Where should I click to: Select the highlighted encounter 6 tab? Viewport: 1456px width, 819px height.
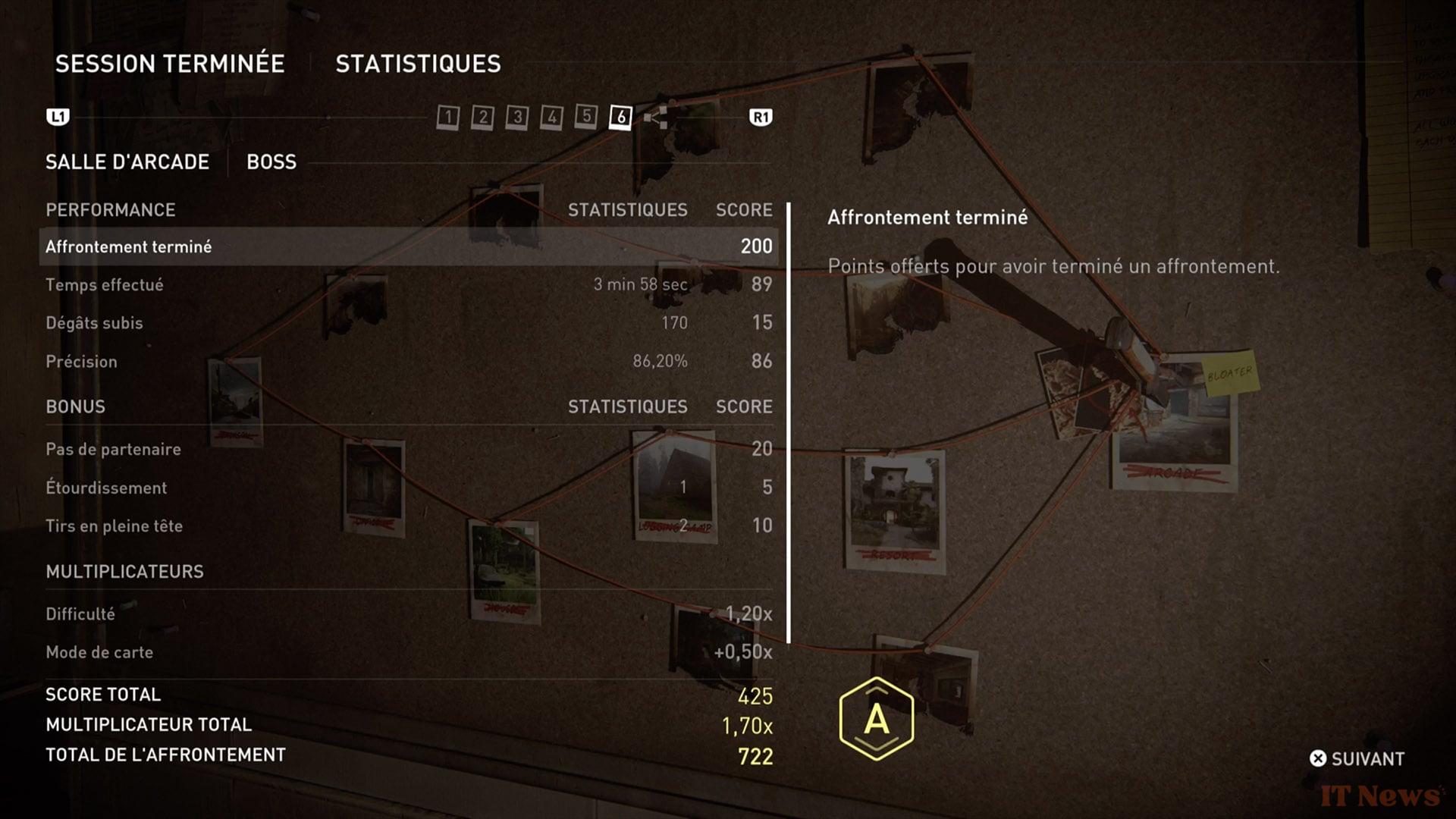[620, 117]
